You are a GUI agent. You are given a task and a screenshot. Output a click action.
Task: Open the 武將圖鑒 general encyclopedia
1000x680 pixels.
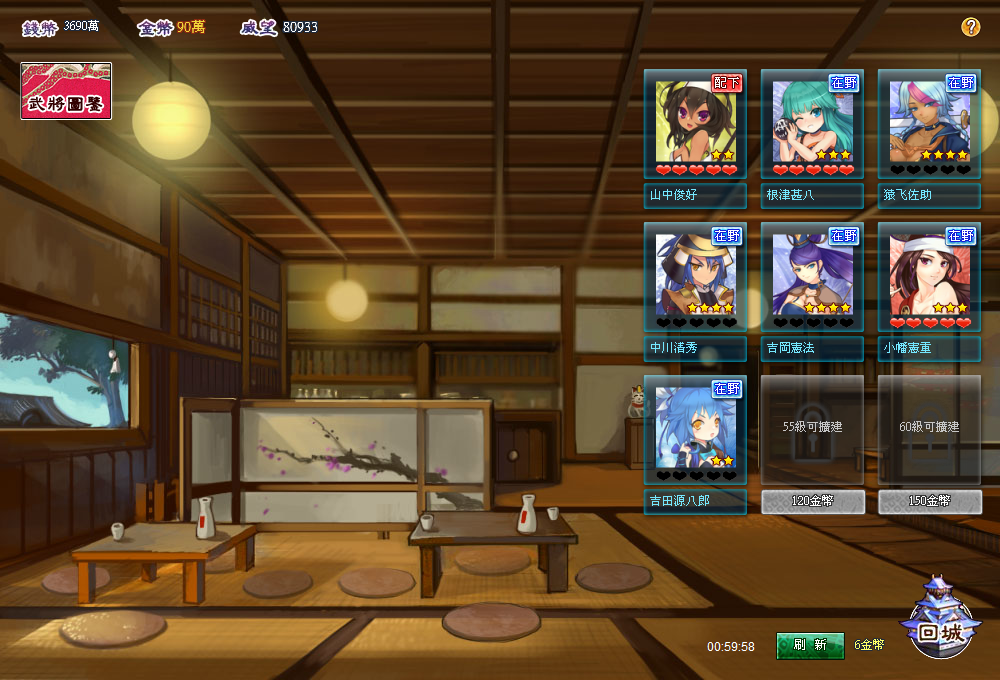66,91
